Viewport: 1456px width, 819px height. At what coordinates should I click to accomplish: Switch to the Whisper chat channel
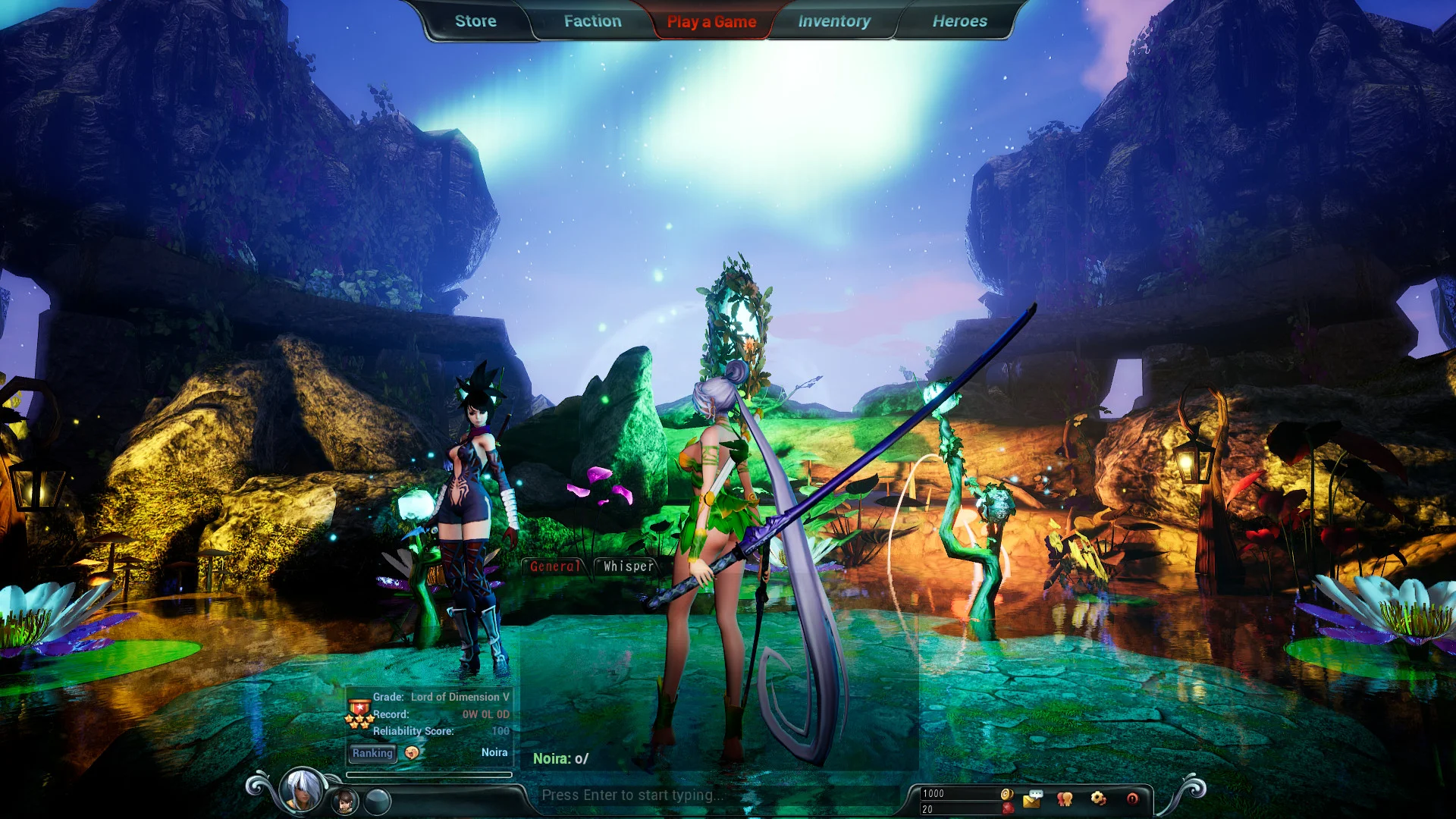626,565
